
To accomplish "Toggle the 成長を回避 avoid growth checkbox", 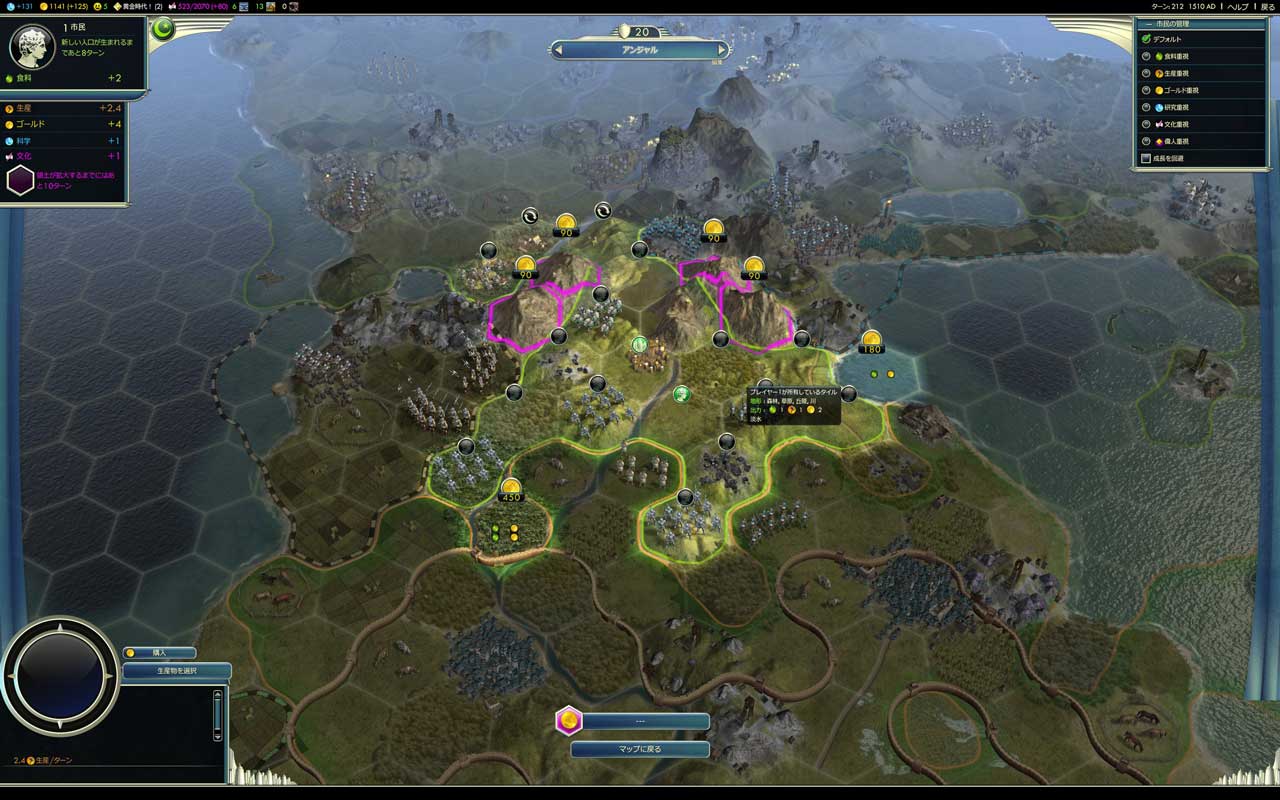I will tap(1147, 158).
